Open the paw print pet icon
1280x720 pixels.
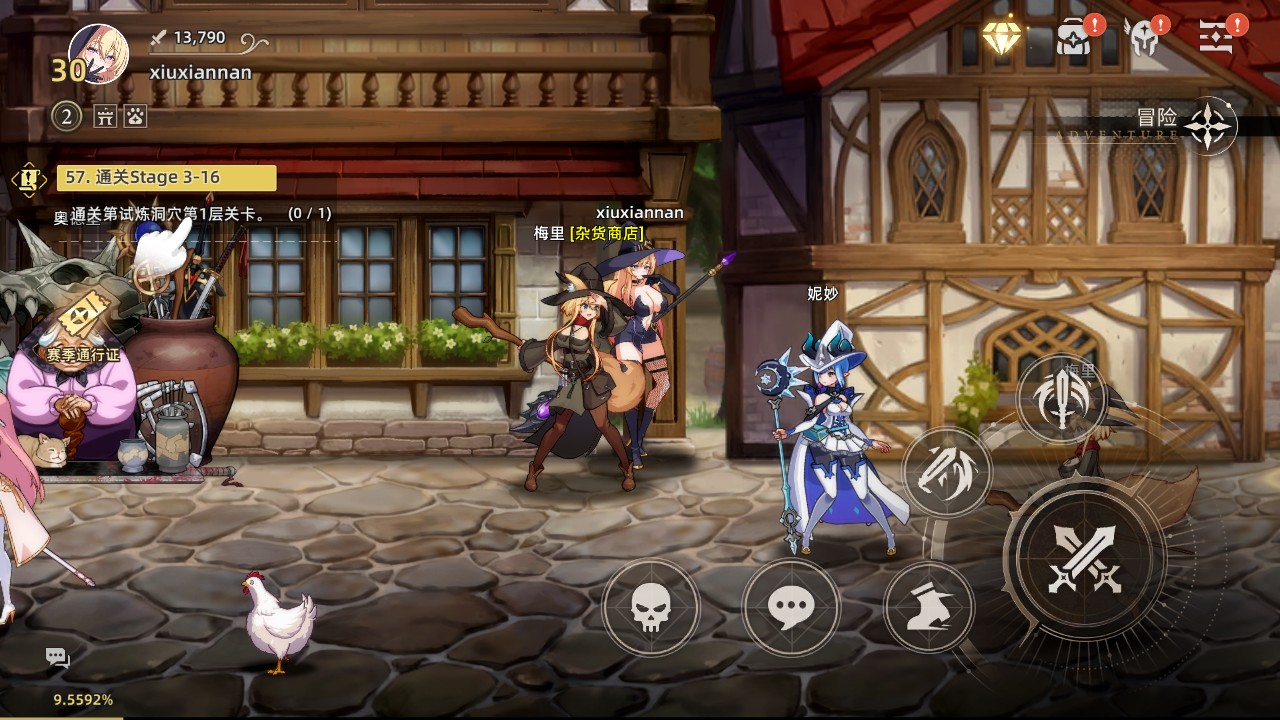pyautogui.click(x=135, y=117)
